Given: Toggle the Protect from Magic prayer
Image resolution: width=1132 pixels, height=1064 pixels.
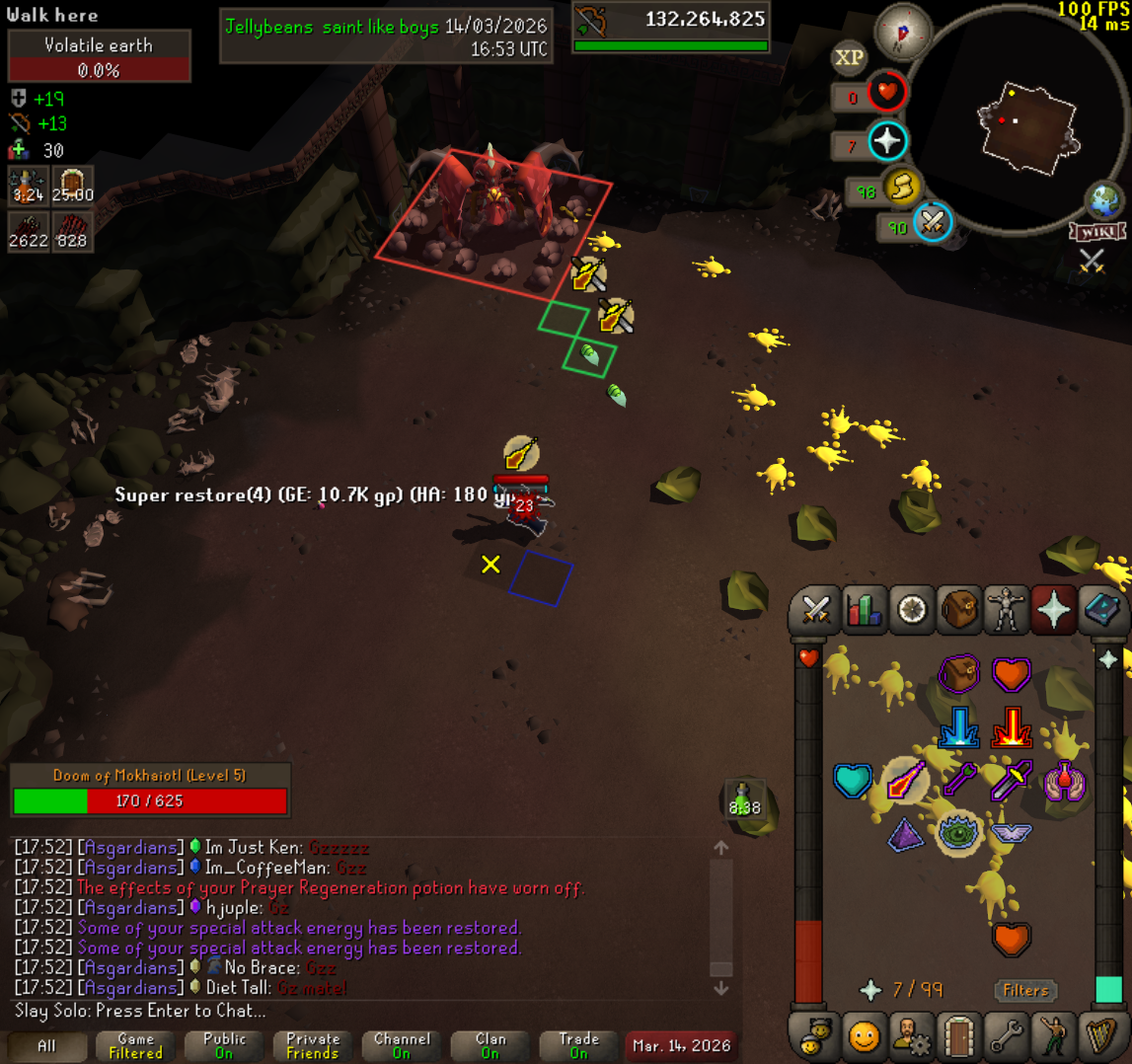Looking at the screenshot, I should point(957,728).
